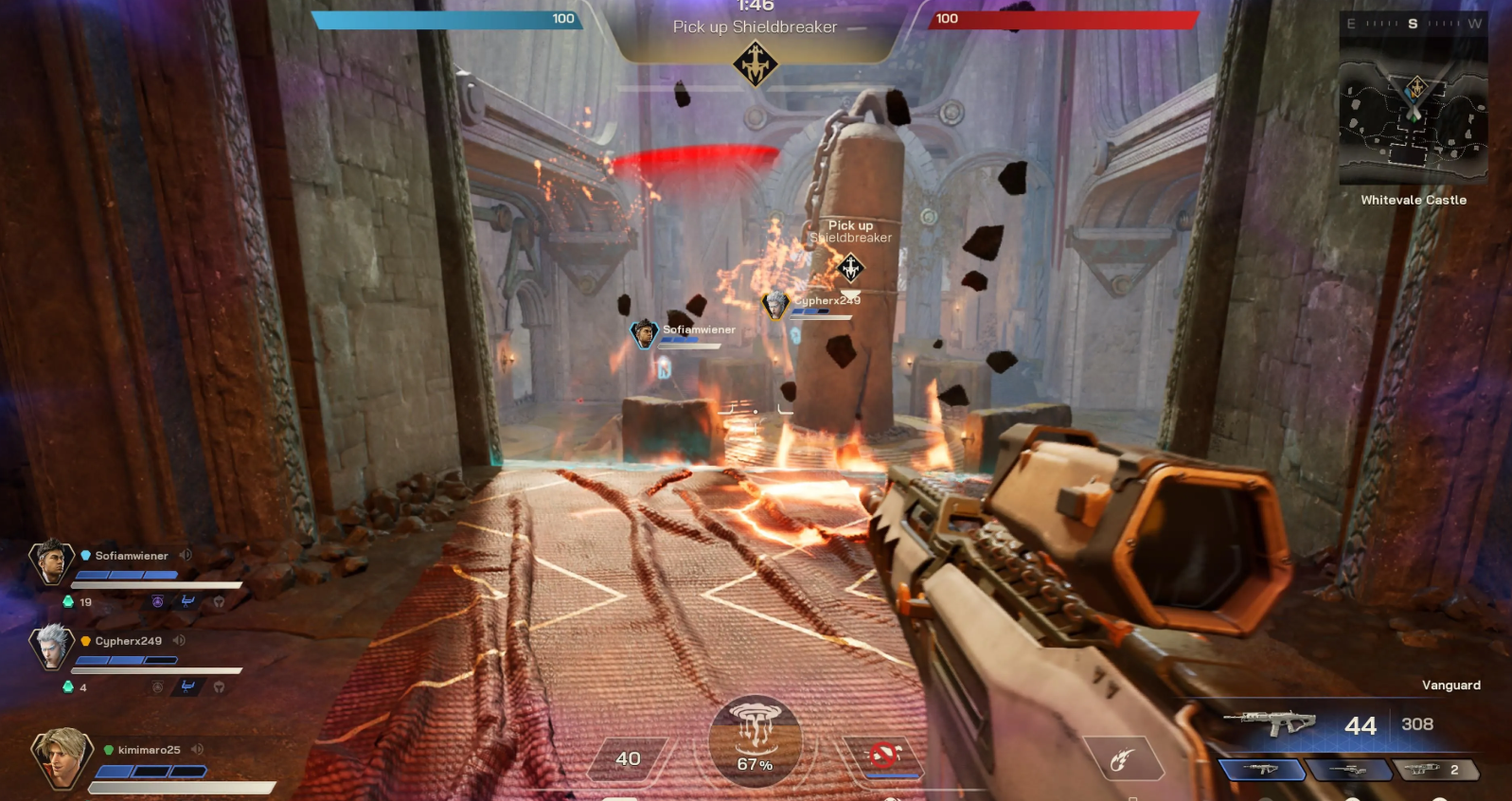Click Sofiamwiener's teammate portrait
The height and width of the screenshot is (801, 1512).
[51, 562]
